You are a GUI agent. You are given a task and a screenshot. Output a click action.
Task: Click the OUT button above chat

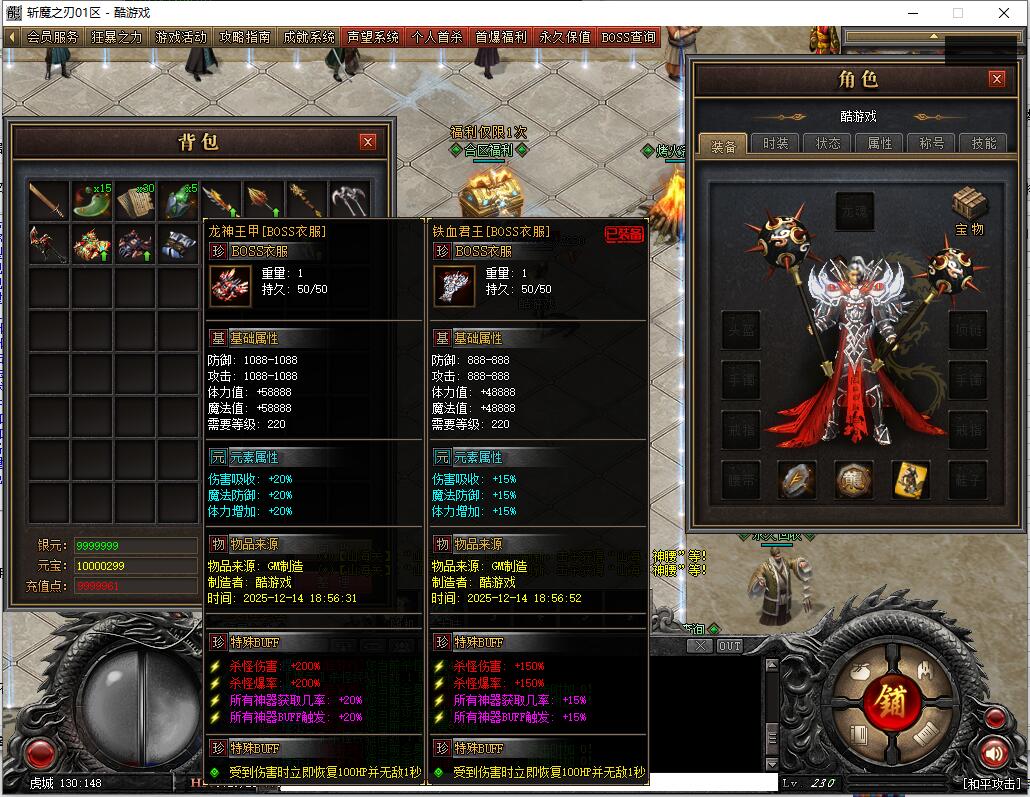[730, 646]
